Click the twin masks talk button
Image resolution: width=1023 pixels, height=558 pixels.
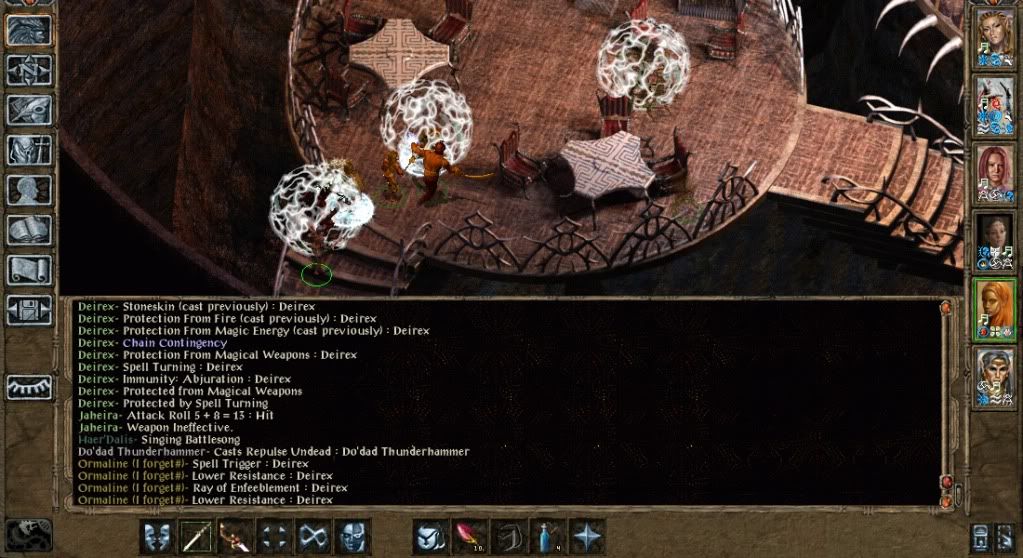pos(157,536)
